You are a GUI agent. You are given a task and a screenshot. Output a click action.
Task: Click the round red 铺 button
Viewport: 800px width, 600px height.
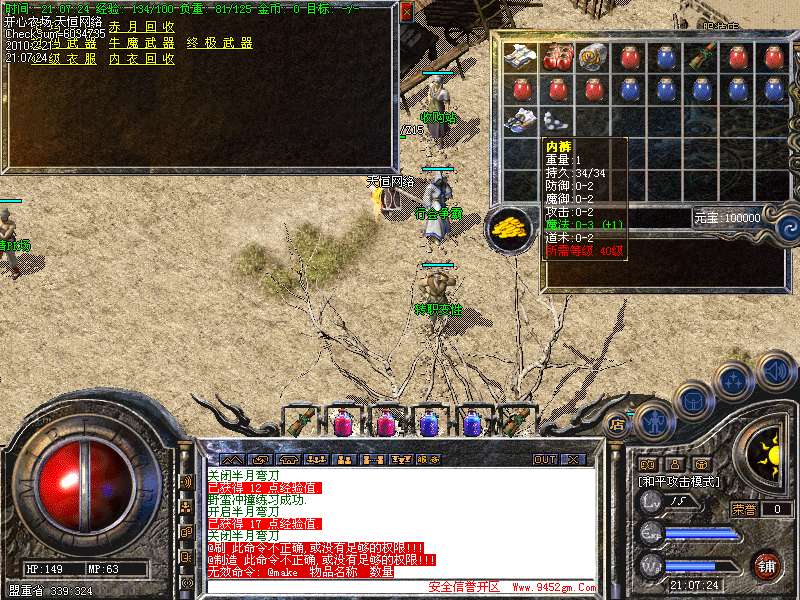point(767,565)
